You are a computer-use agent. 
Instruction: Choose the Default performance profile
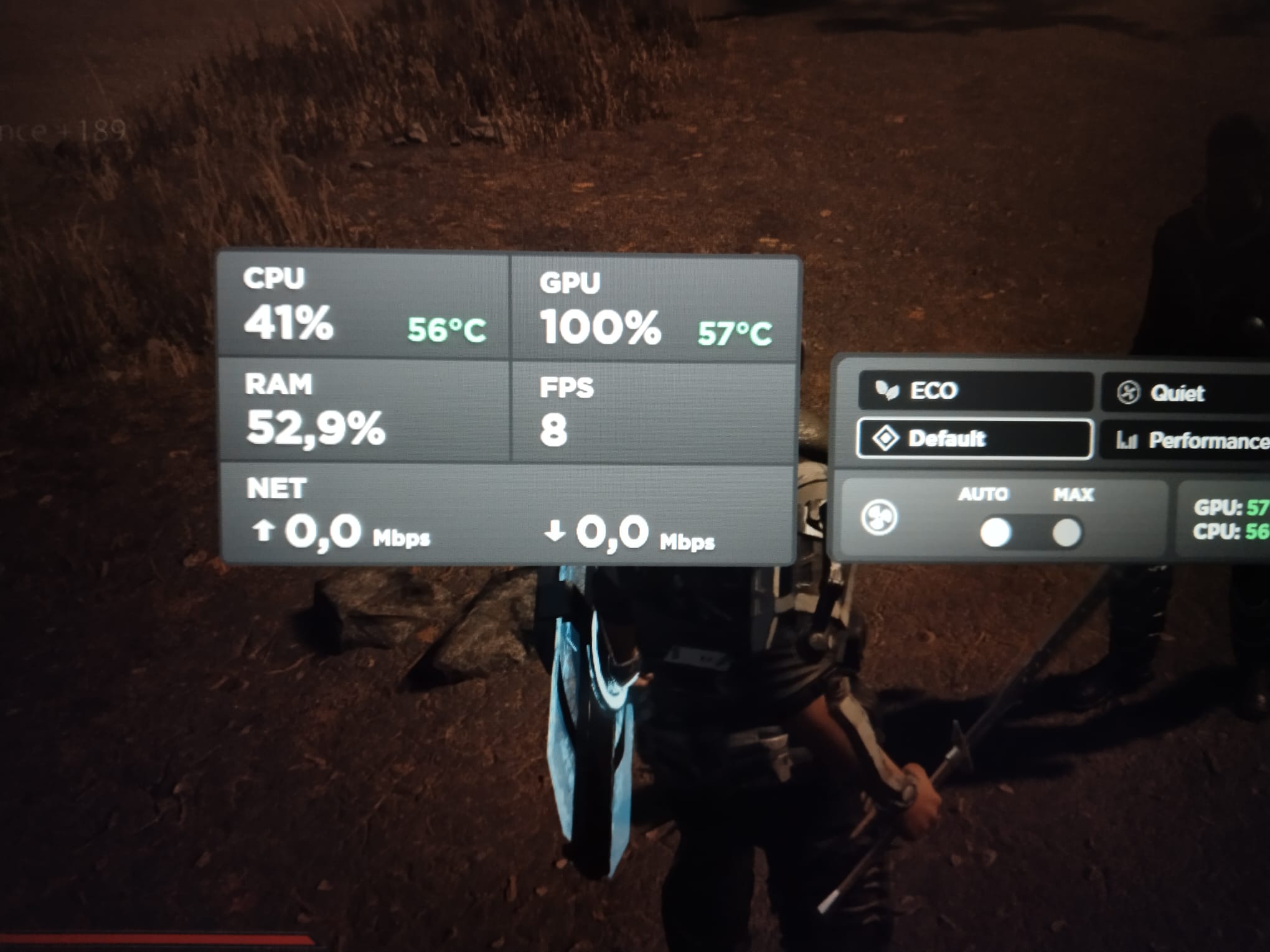click(974, 439)
